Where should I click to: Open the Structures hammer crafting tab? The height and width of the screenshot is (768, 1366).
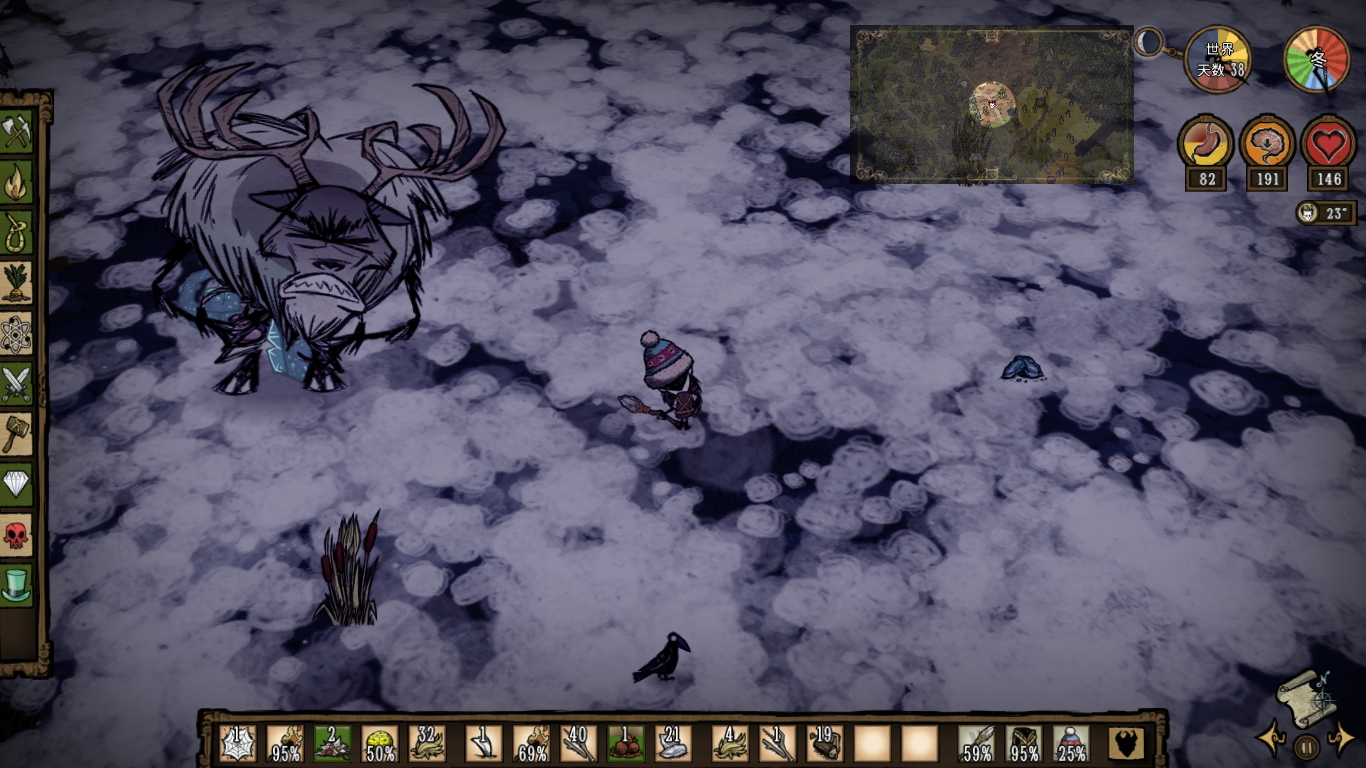pos(17,434)
